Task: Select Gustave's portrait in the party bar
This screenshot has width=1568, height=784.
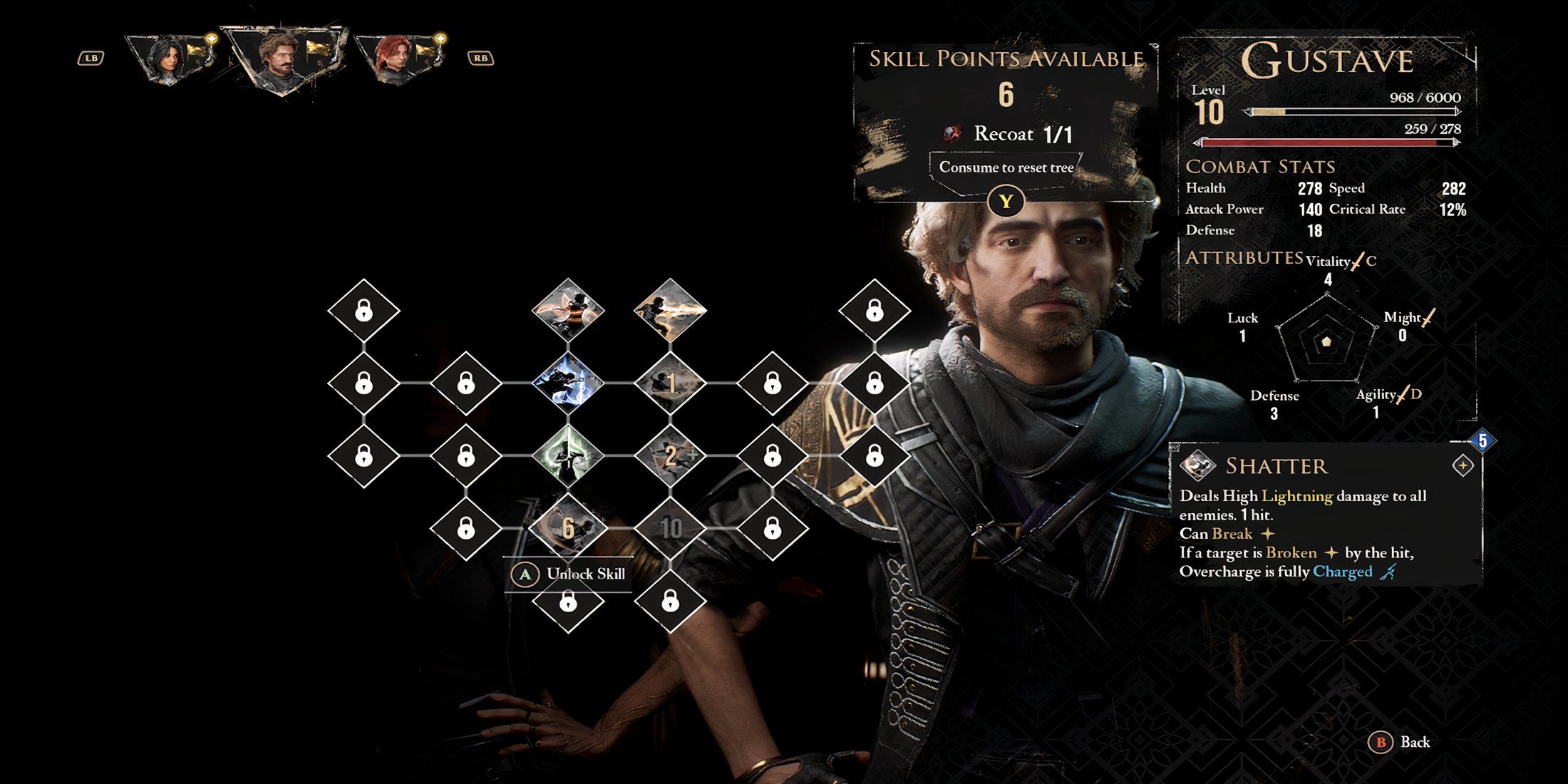Action: pos(278,58)
